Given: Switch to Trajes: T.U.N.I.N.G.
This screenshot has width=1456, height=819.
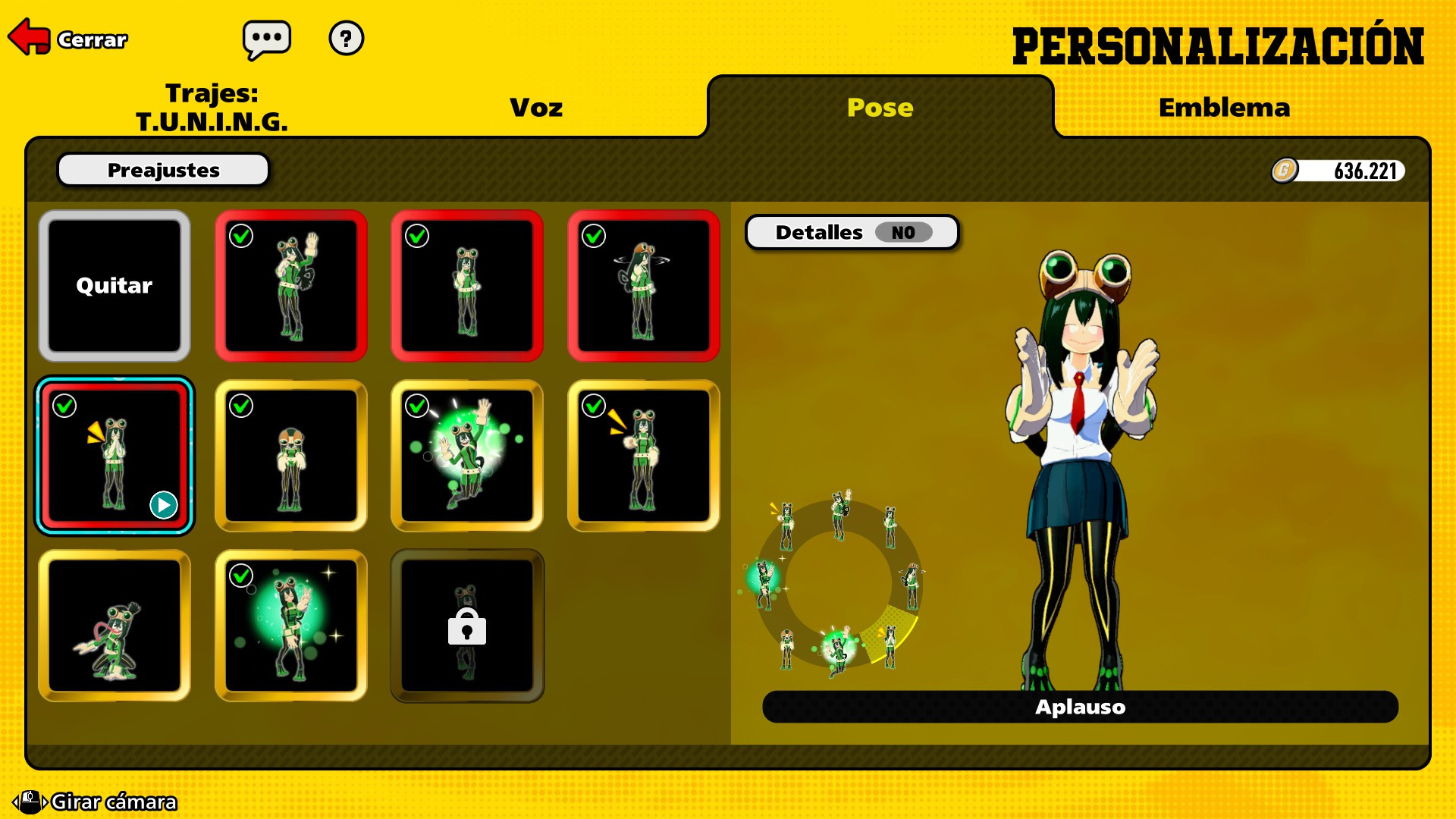Looking at the screenshot, I should (x=212, y=107).
